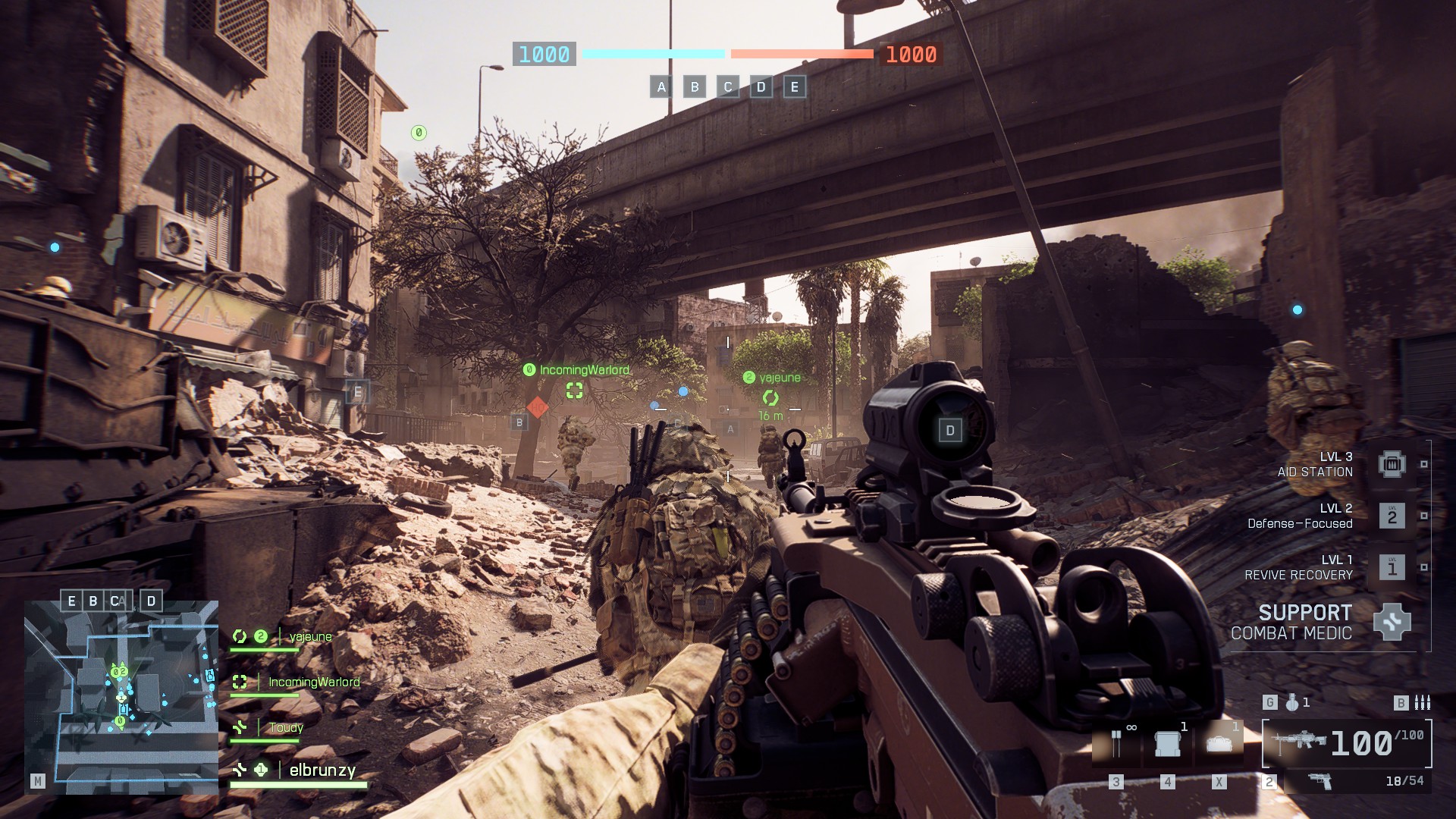
Task: Select the supply crate gadget slot
Action: coord(1168,744)
